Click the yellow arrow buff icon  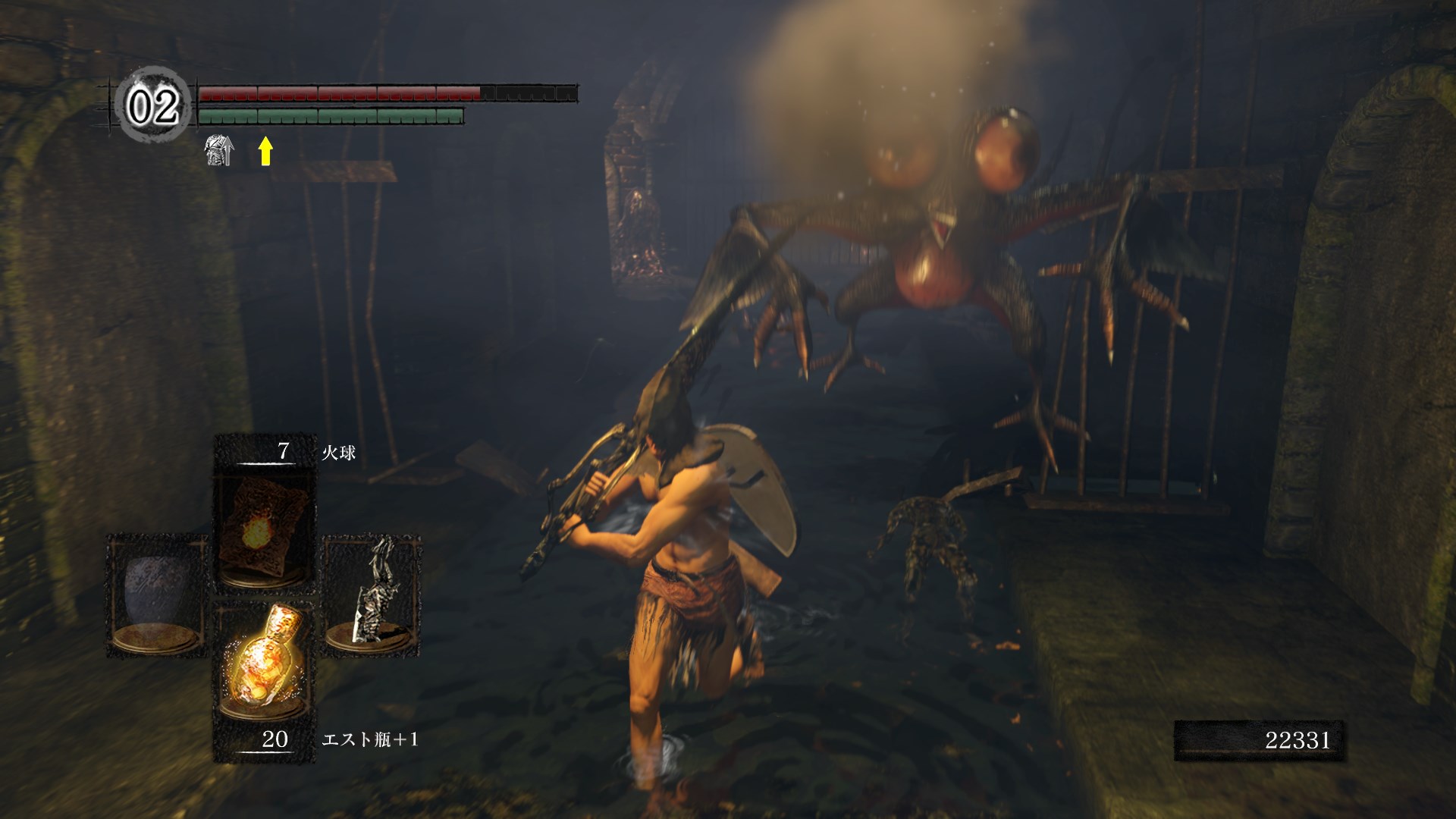pos(265,150)
